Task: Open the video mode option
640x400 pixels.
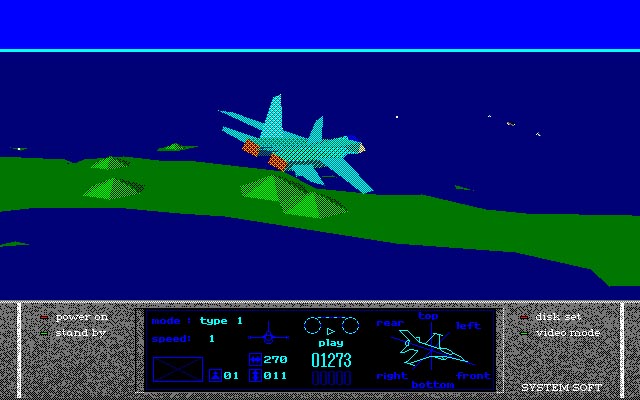Action: click(x=566, y=332)
